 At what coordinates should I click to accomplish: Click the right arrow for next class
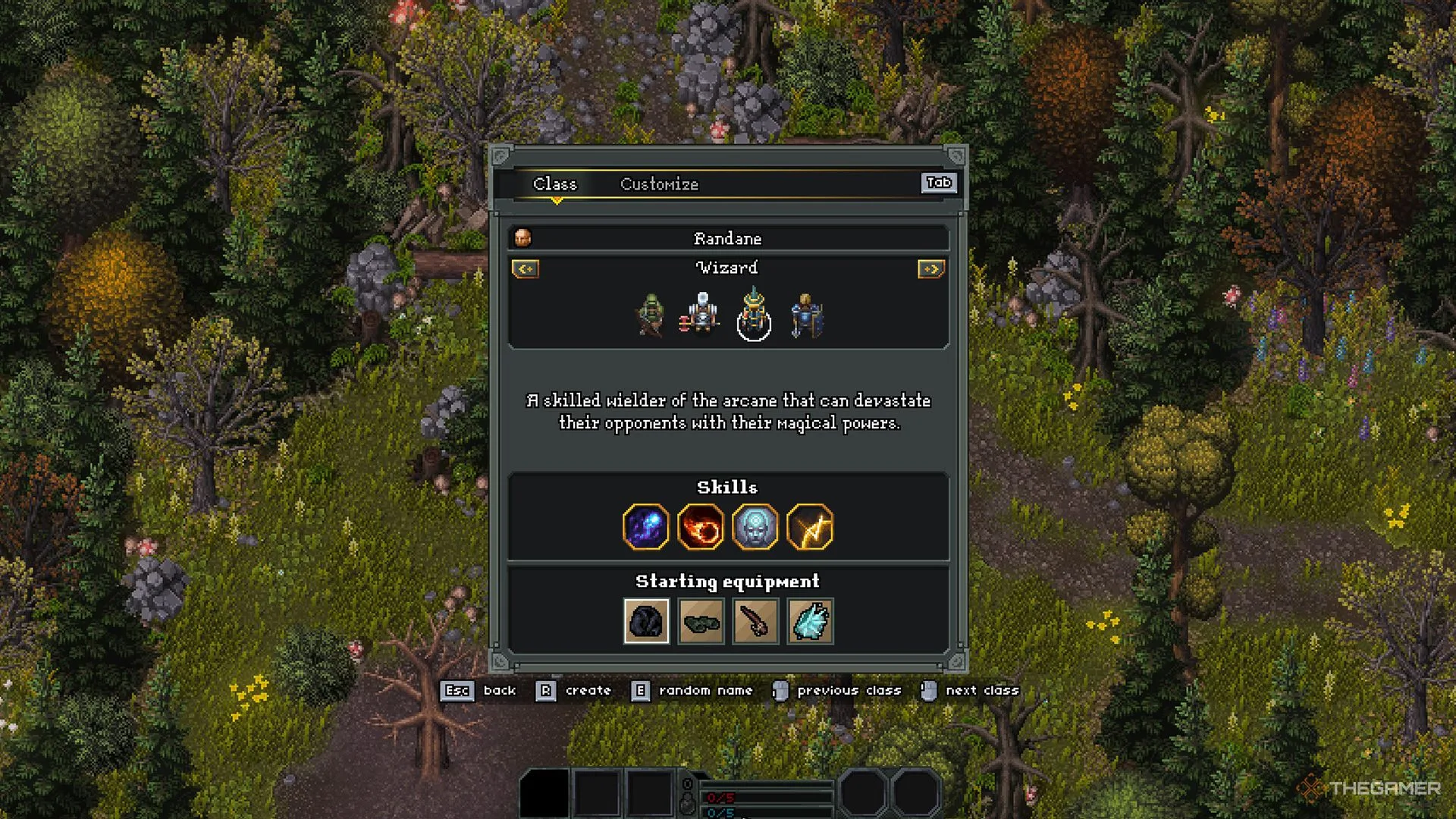pos(930,269)
